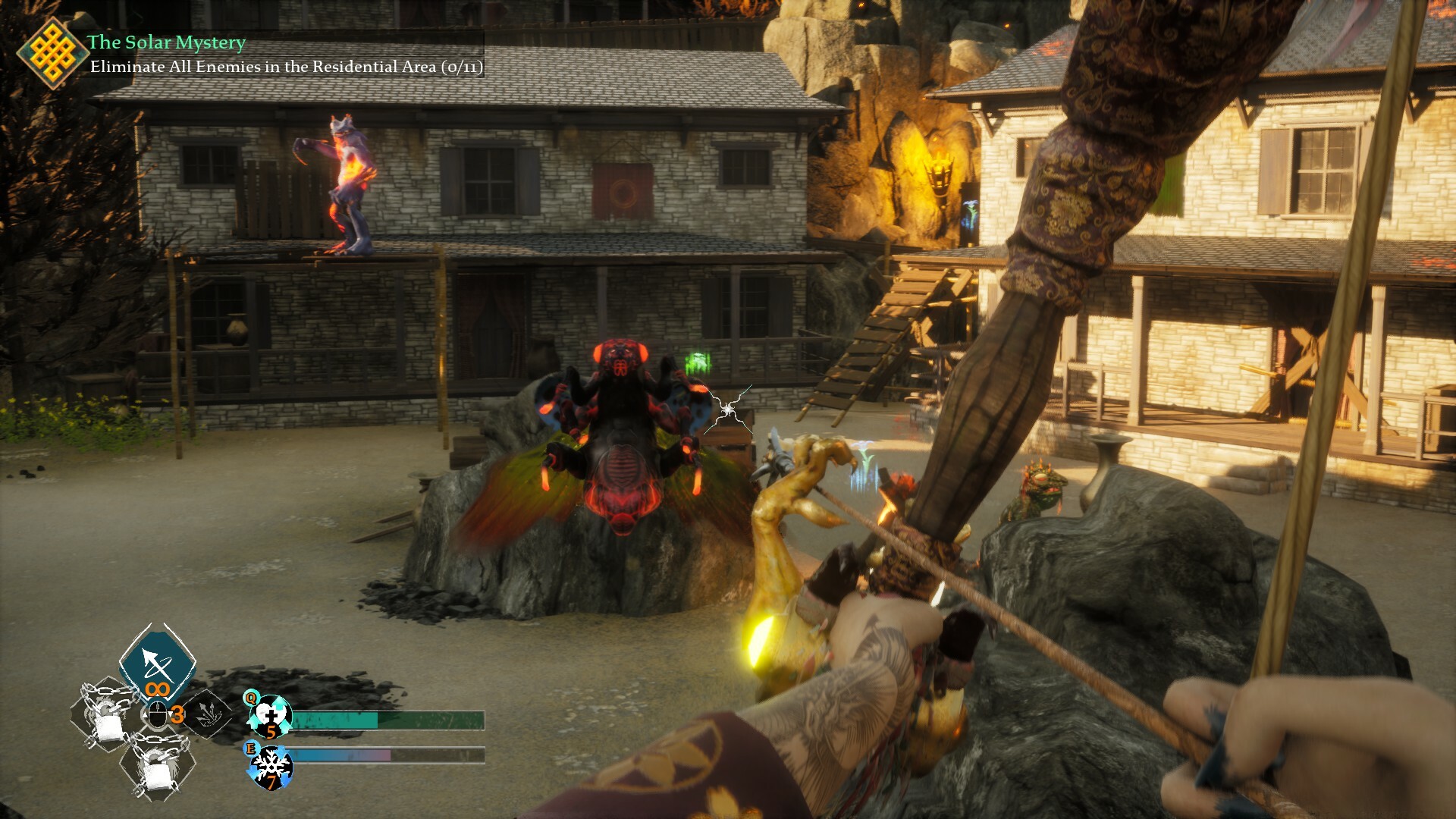Click the cooldown number 5 on Q ability

click(x=271, y=731)
